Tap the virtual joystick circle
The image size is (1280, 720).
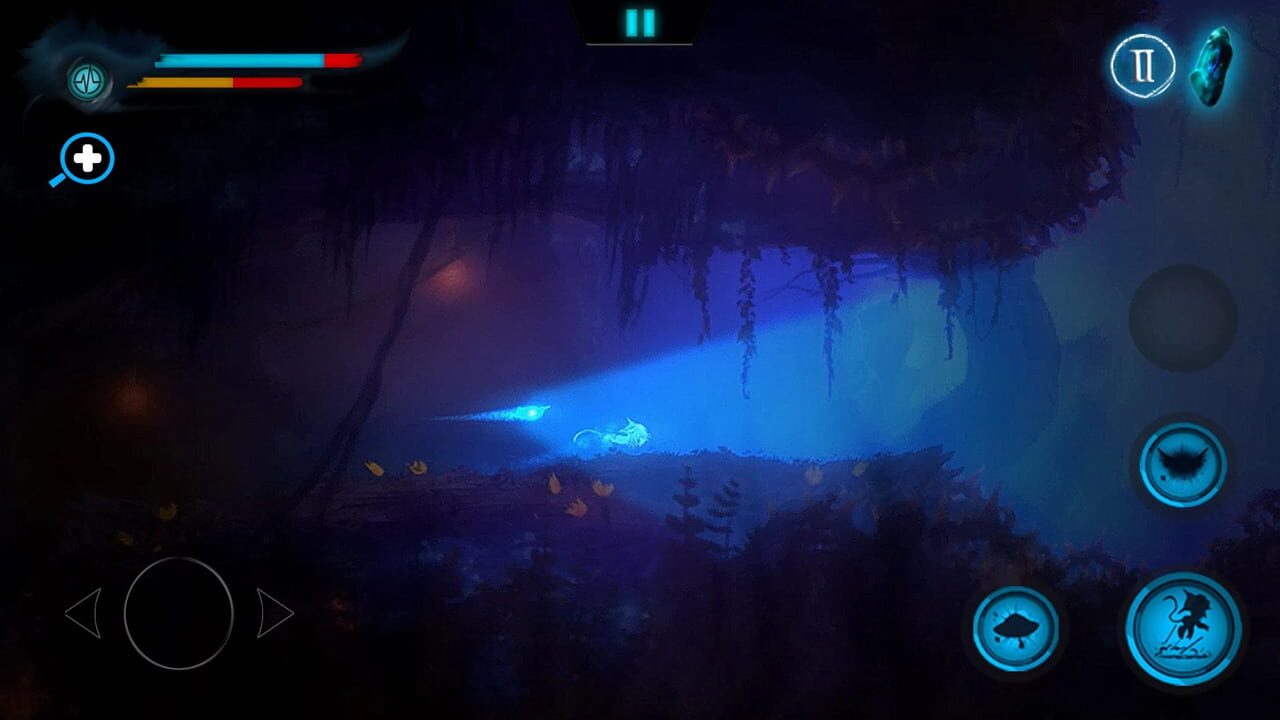click(x=178, y=613)
